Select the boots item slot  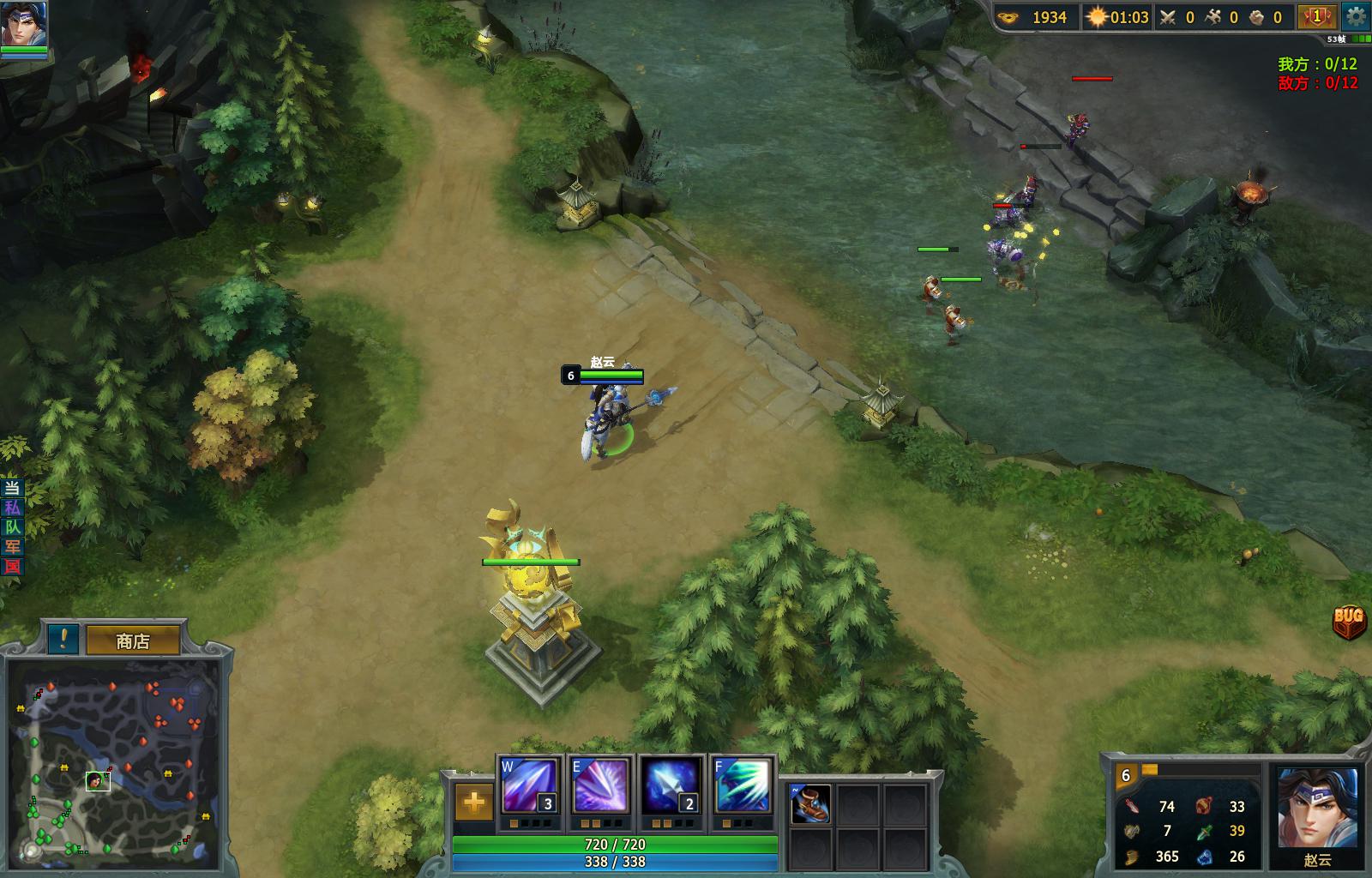pyautogui.click(x=810, y=804)
